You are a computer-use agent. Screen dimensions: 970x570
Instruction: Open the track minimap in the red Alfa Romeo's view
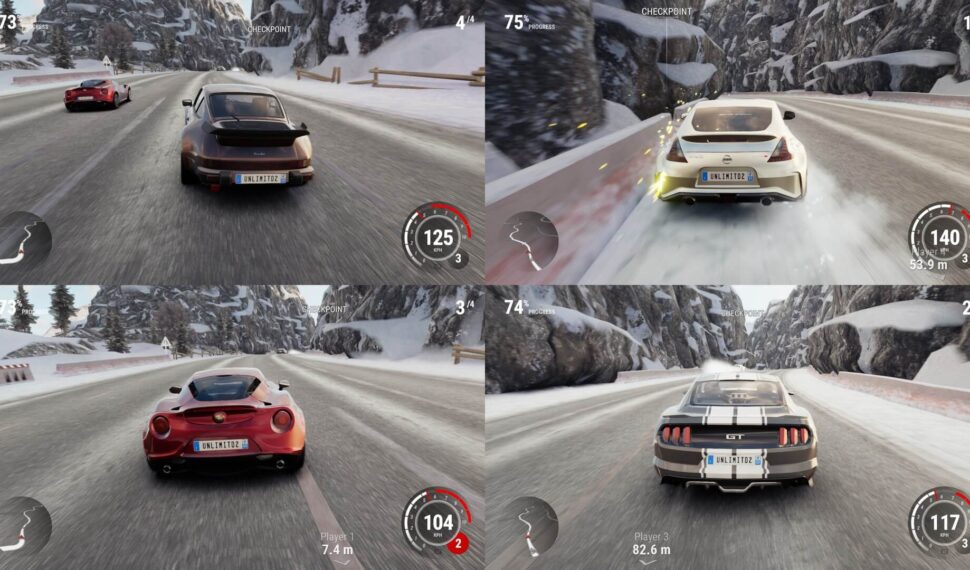22,526
